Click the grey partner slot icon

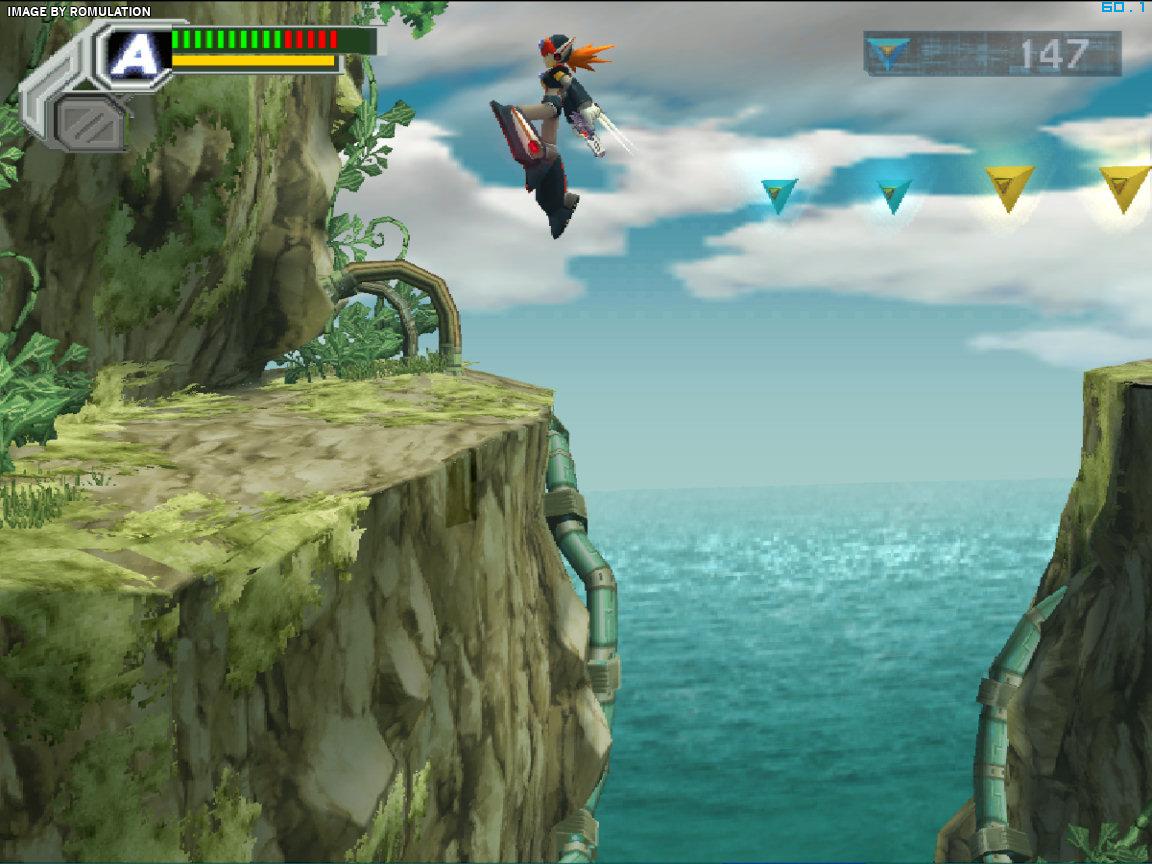tap(90, 120)
